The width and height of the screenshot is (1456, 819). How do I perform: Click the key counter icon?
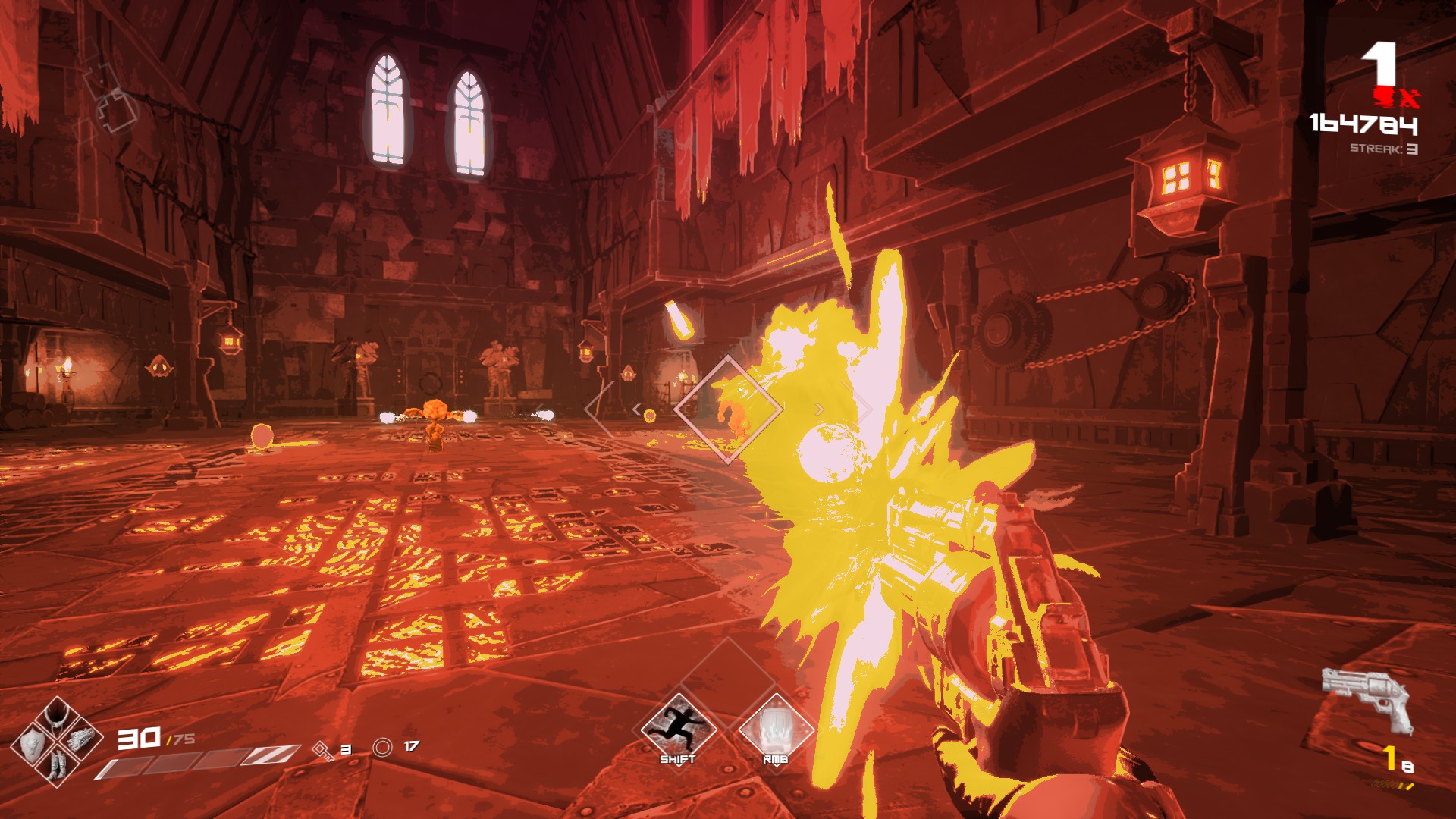click(324, 750)
